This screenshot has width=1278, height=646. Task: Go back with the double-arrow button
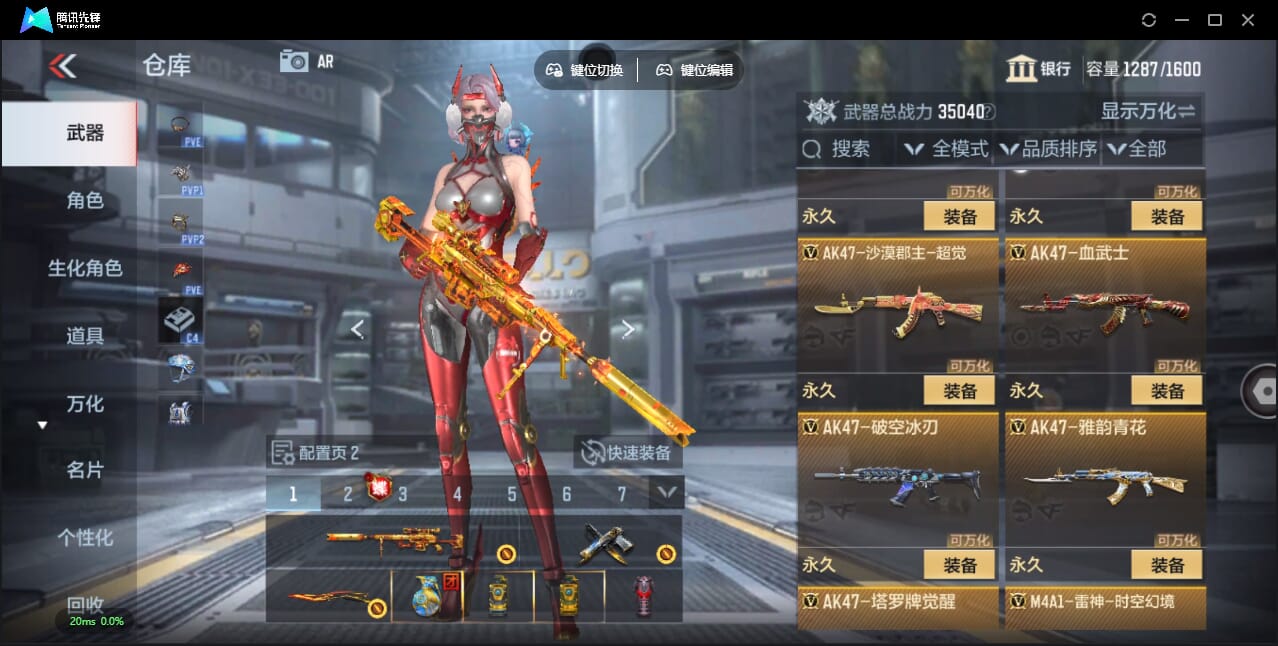(x=62, y=67)
